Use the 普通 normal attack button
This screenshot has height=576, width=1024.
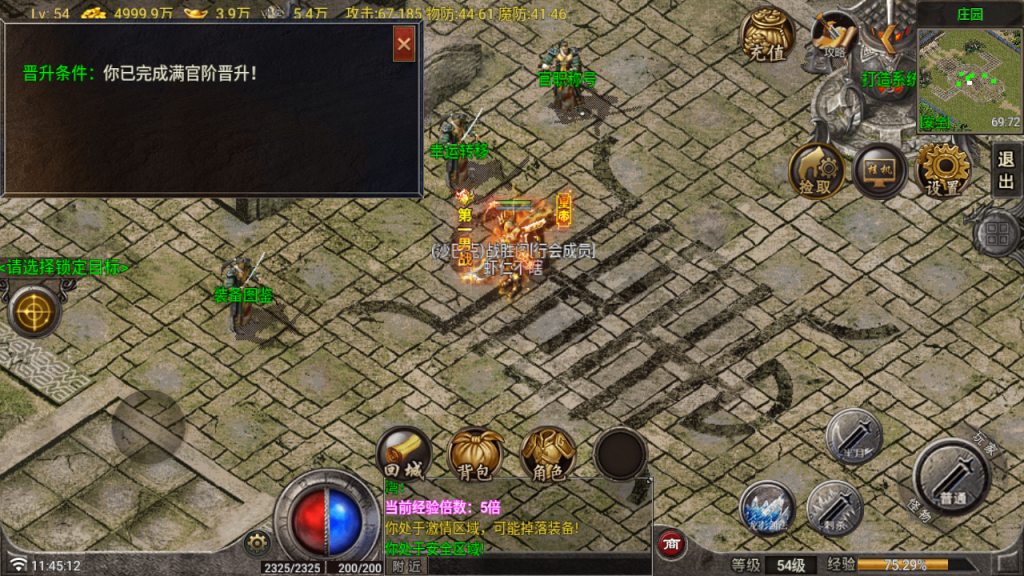click(x=951, y=476)
